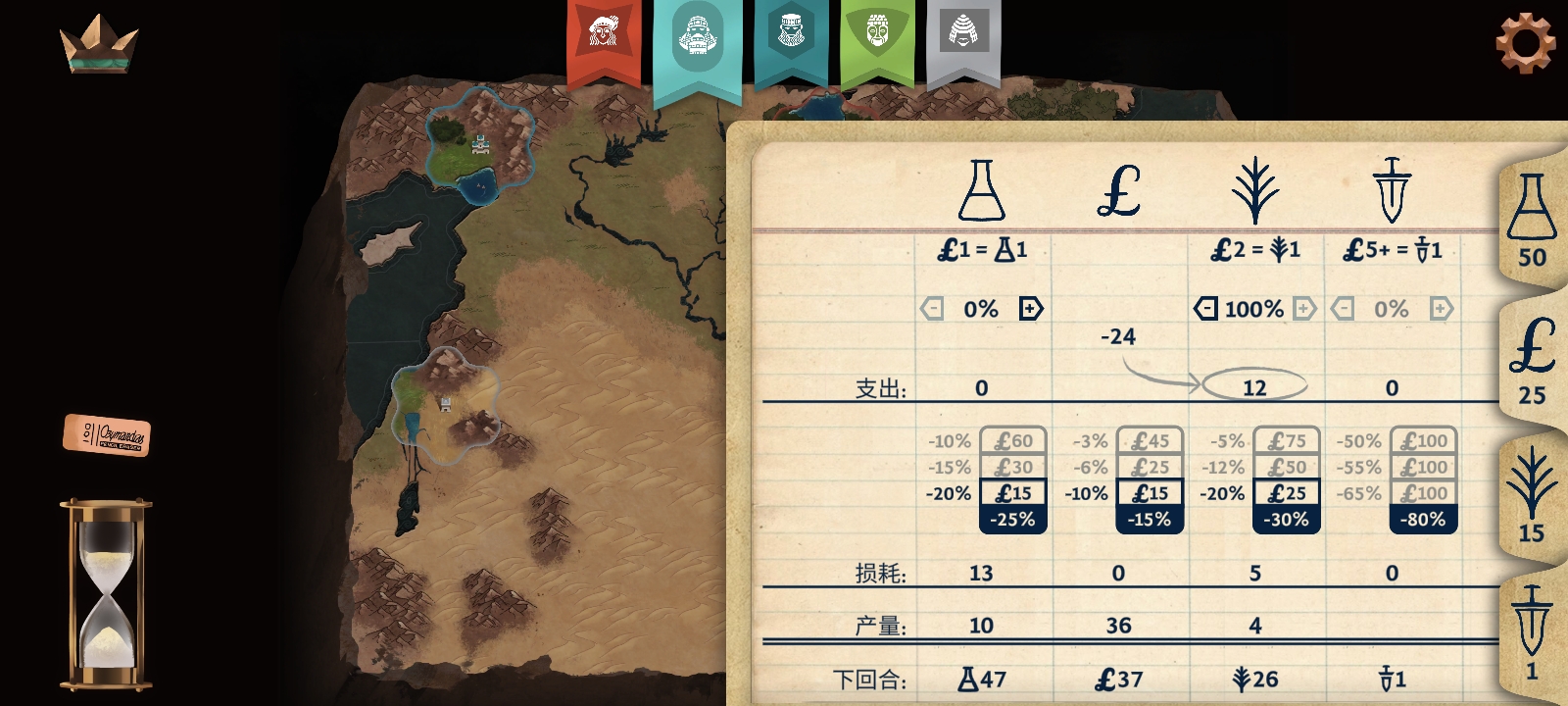Screen dimensions: 1568x706
Task: Choose the dark teal faction banner
Action: pos(790,37)
